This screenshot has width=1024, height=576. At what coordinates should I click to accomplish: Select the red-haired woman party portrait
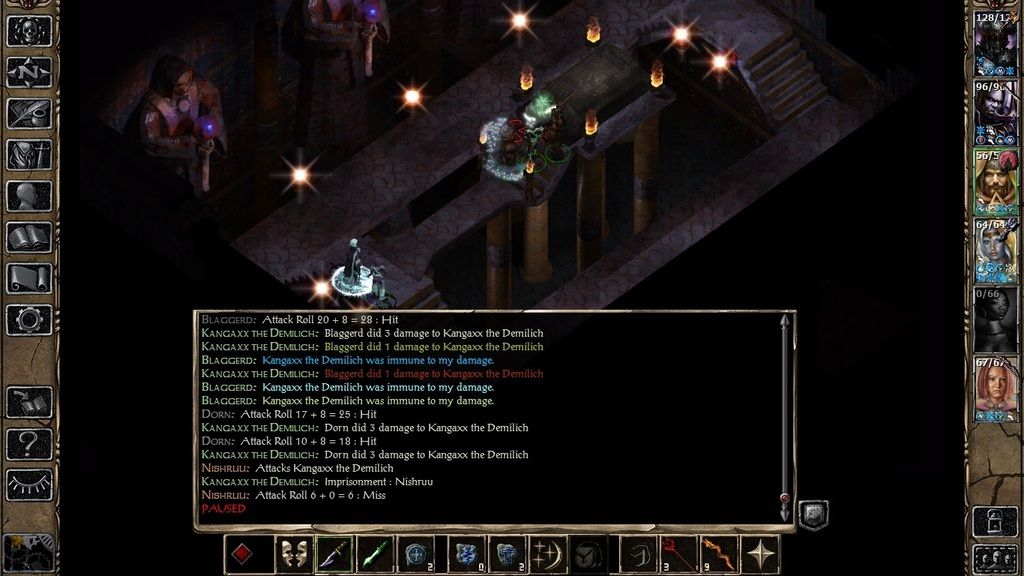coord(994,388)
